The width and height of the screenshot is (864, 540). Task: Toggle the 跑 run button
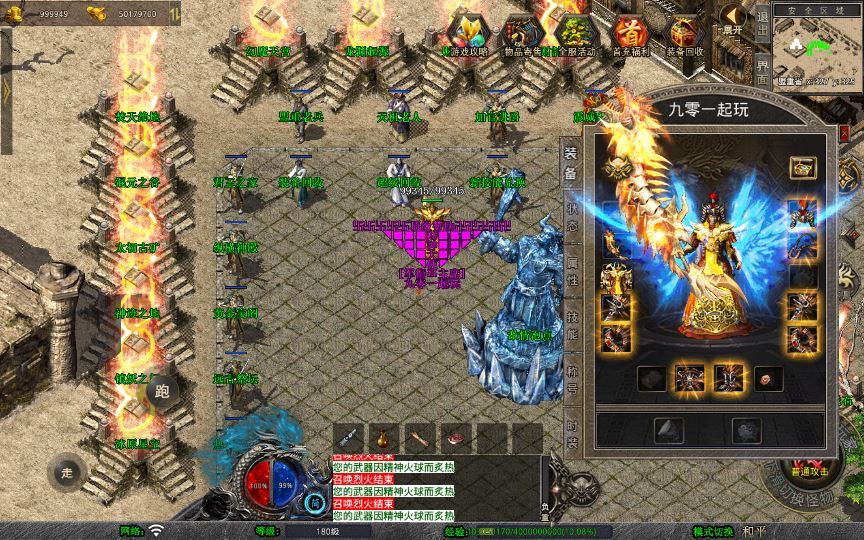pyautogui.click(x=164, y=392)
